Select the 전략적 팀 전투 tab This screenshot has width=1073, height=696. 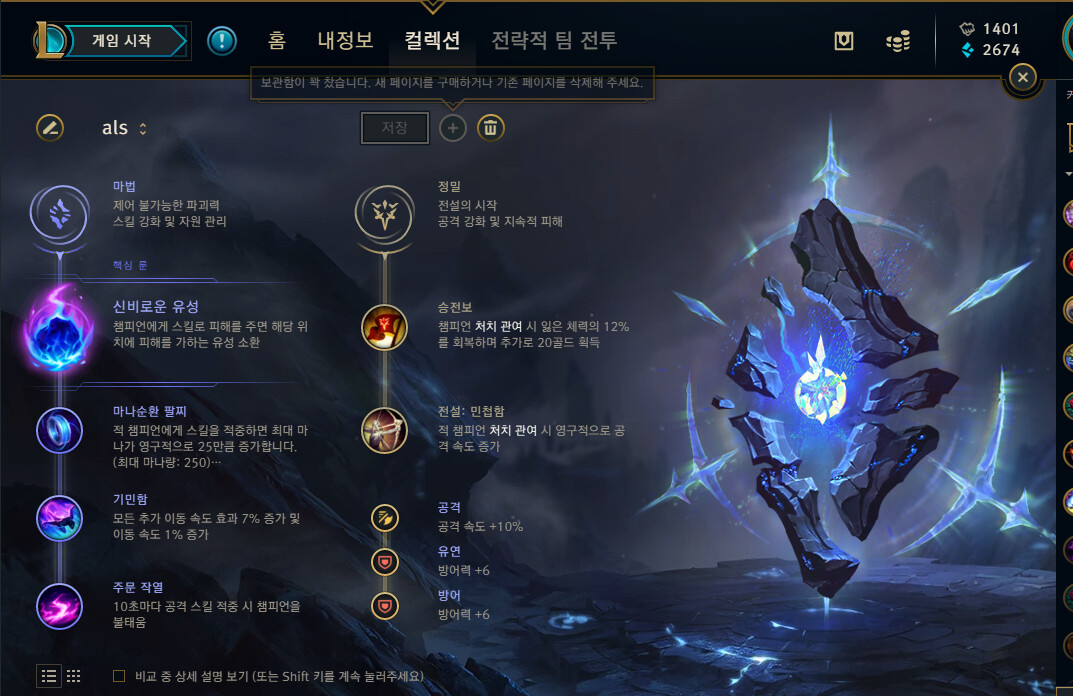(554, 41)
